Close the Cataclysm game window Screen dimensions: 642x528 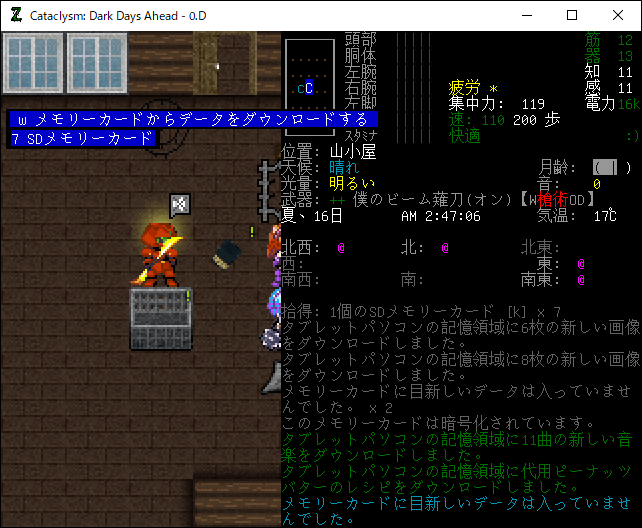pos(618,15)
